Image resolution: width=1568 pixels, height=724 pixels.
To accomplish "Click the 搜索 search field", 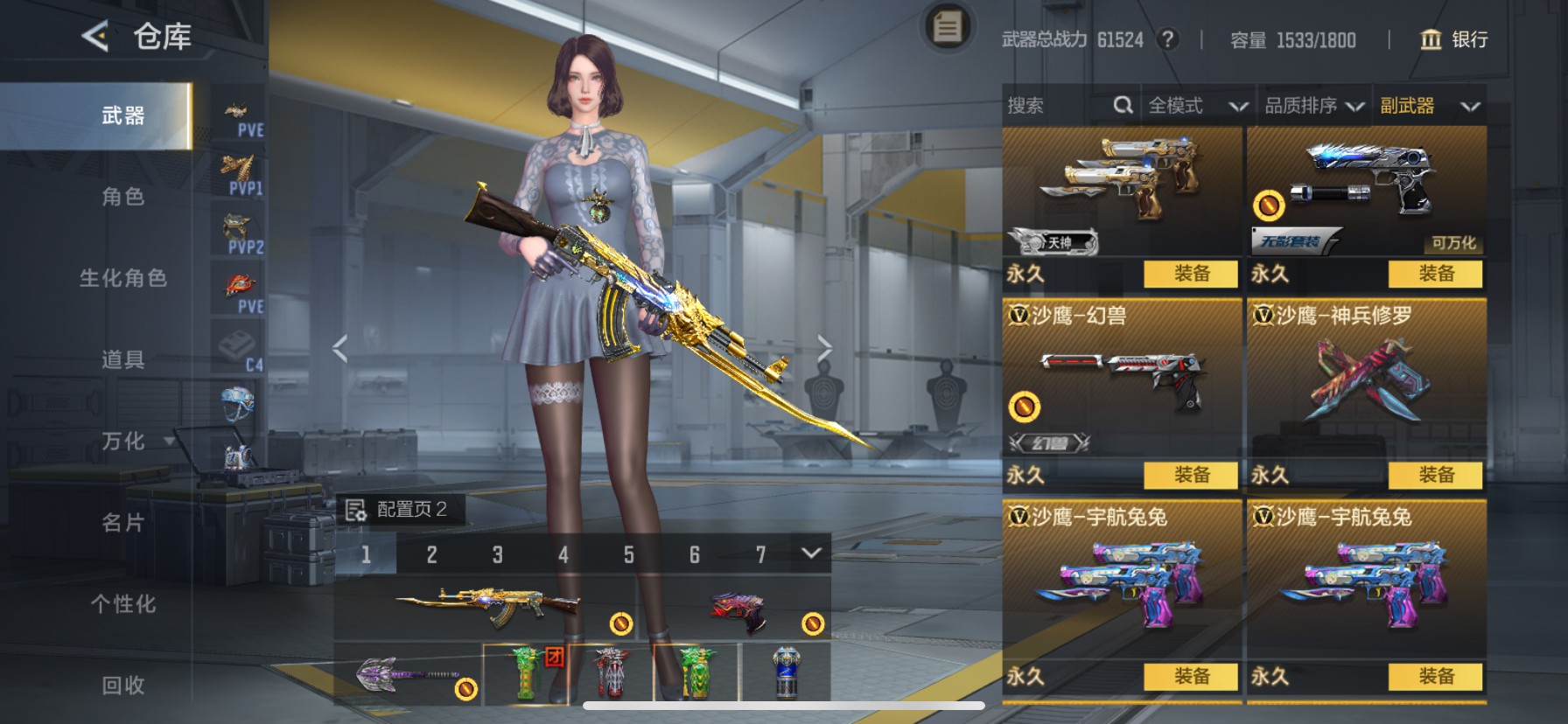I will pyautogui.click(x=1059, y=106).
